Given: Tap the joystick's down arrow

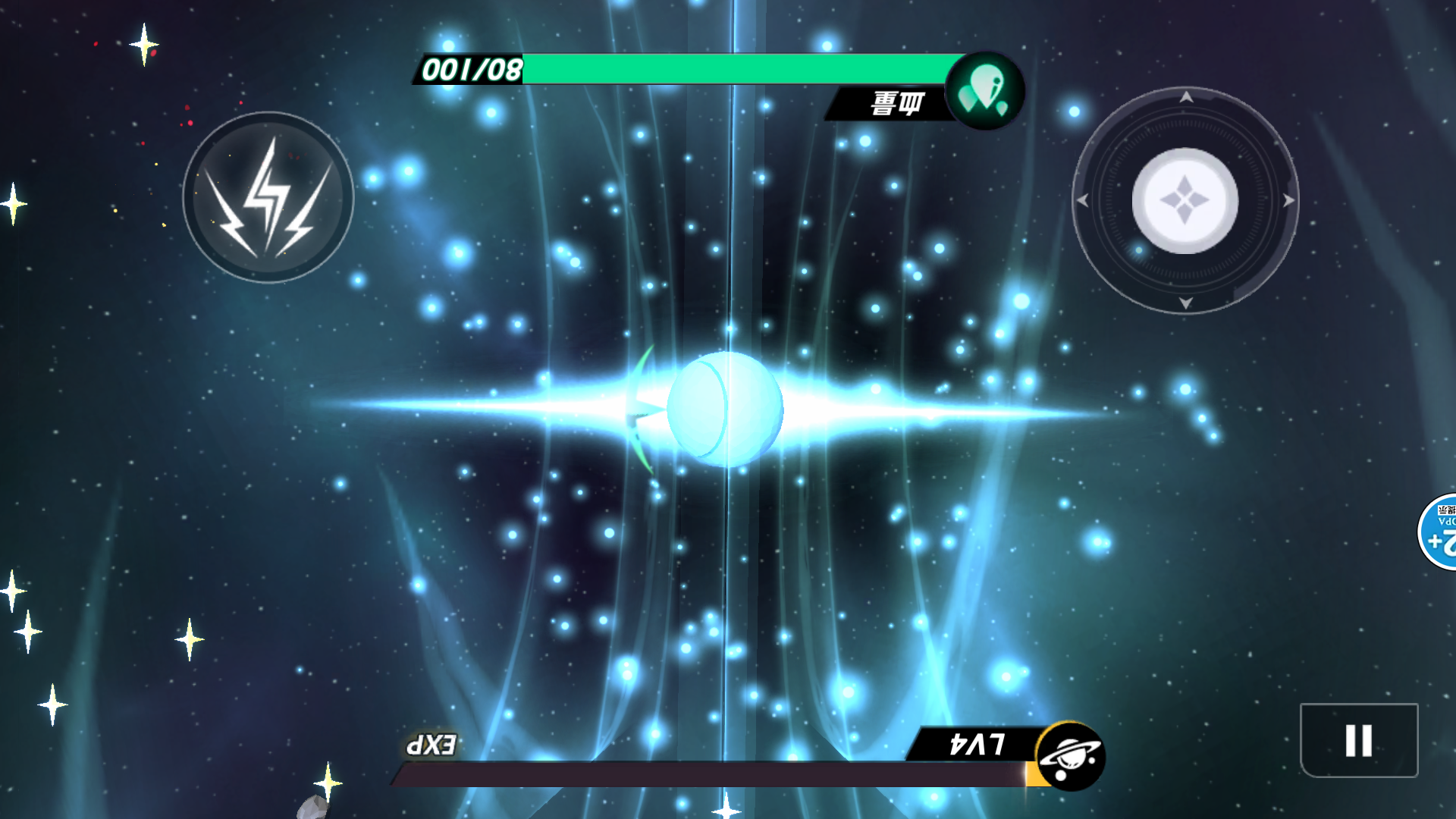Looking at the screenshot, I should pos(1186,303).
